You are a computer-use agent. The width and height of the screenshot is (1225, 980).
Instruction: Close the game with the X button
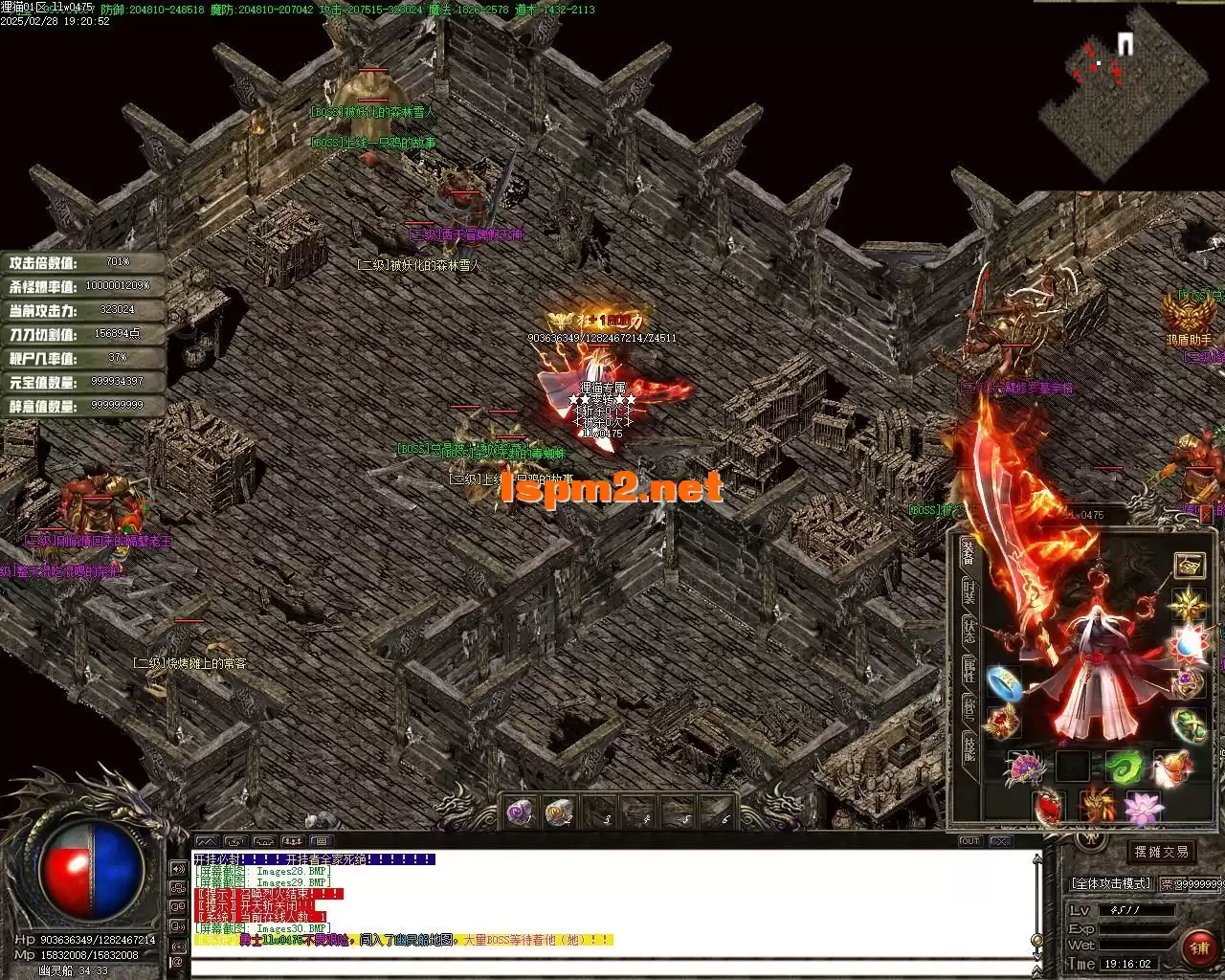coord(1000,841)
